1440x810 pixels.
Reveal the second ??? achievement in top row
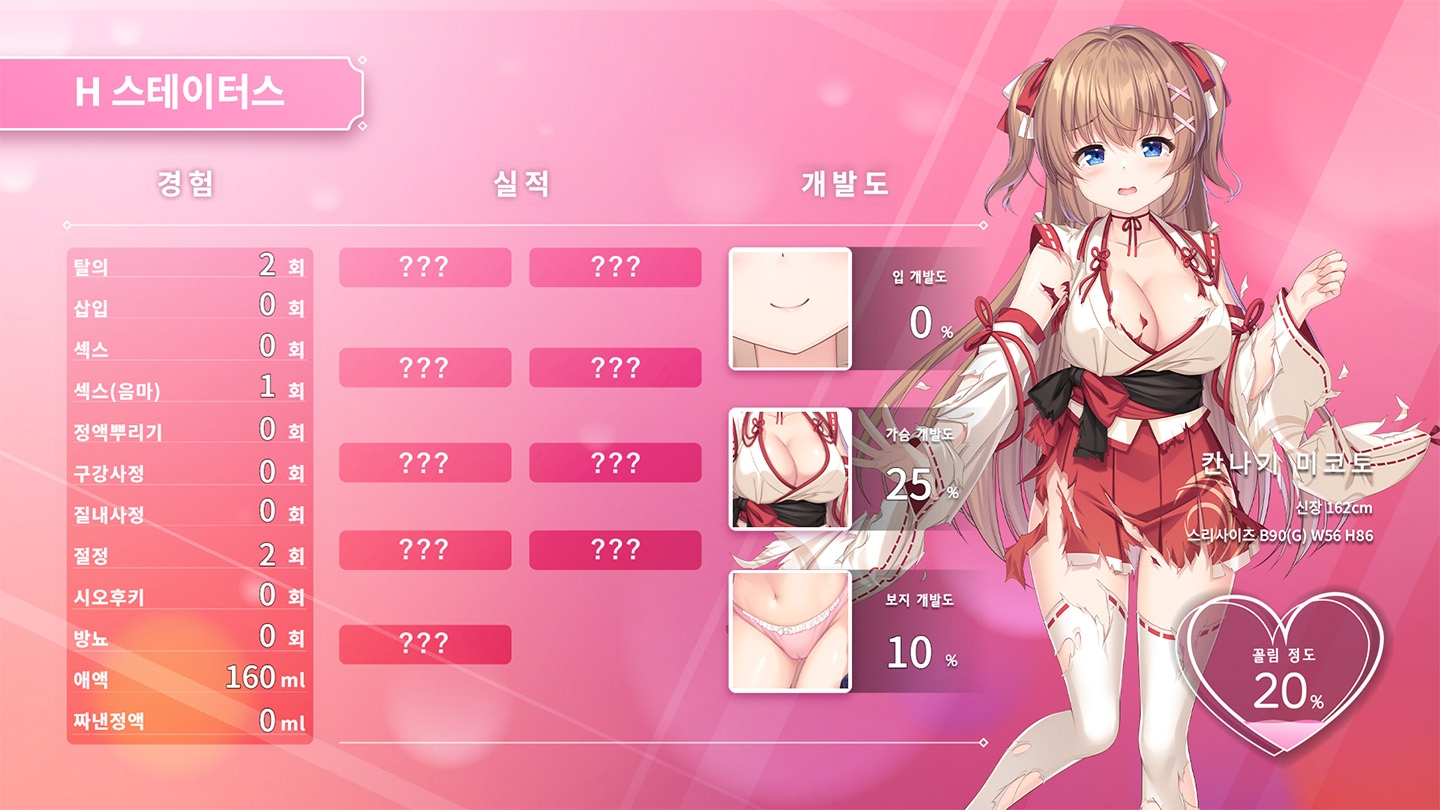[617, 268]
